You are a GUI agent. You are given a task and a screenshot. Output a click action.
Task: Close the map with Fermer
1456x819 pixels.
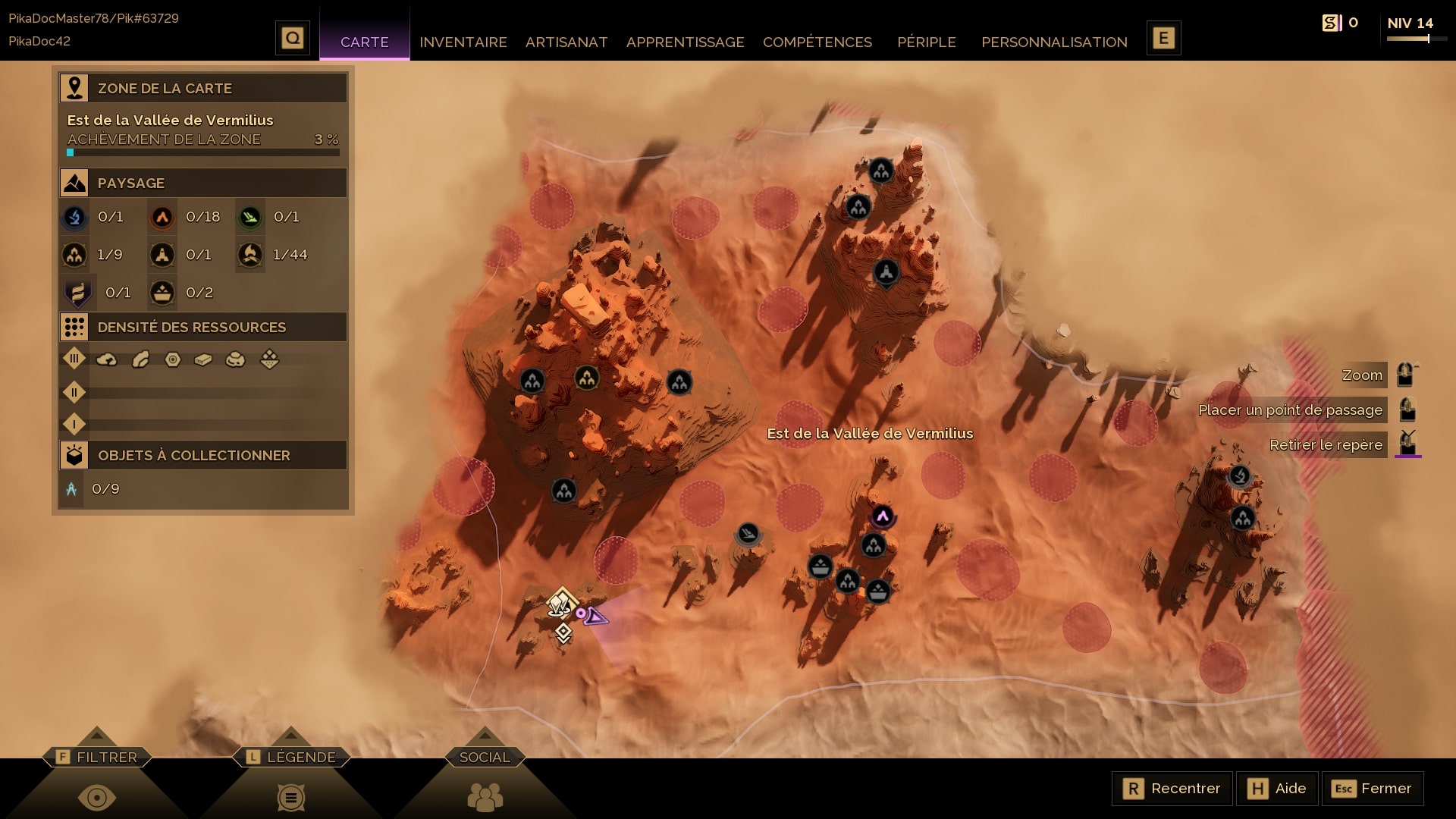tap(1372, 789)
